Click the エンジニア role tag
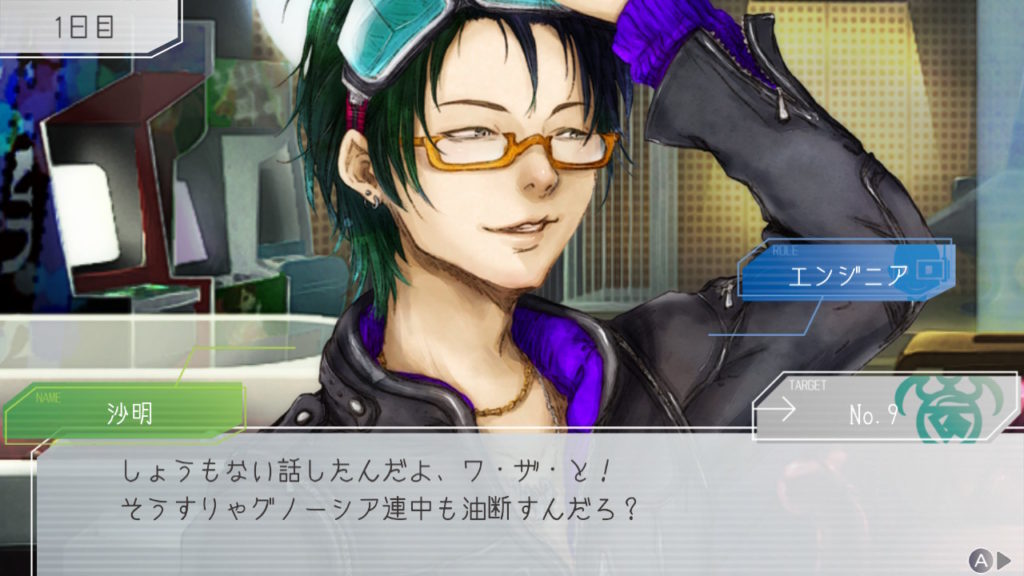The height and width of the screenshot is (576, 1024). [847, 273]
